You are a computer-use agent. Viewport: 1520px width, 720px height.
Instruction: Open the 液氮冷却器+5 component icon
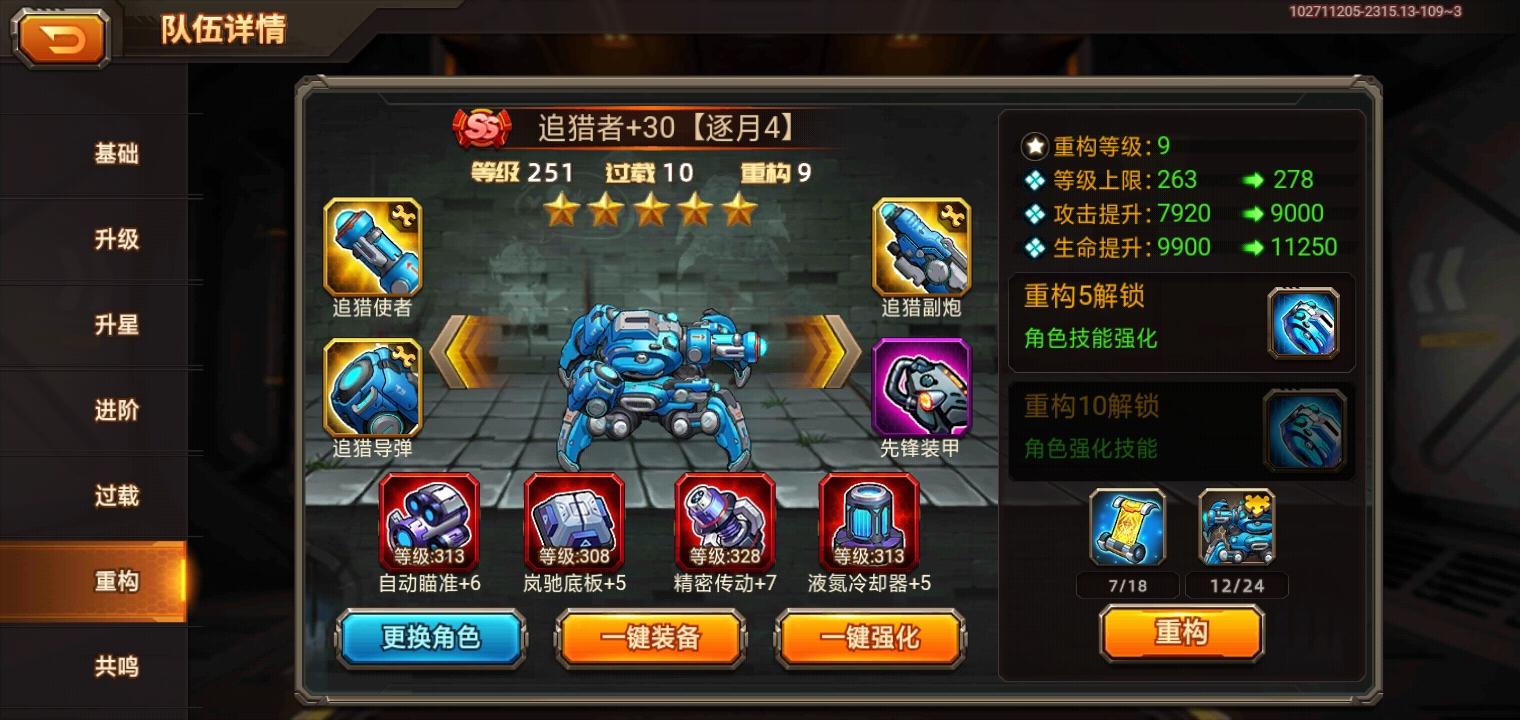coord(870,522)
